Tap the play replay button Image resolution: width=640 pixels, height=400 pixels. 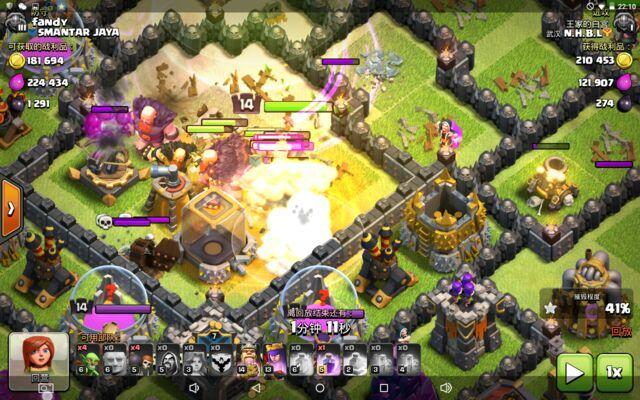[x=574, y=372]
